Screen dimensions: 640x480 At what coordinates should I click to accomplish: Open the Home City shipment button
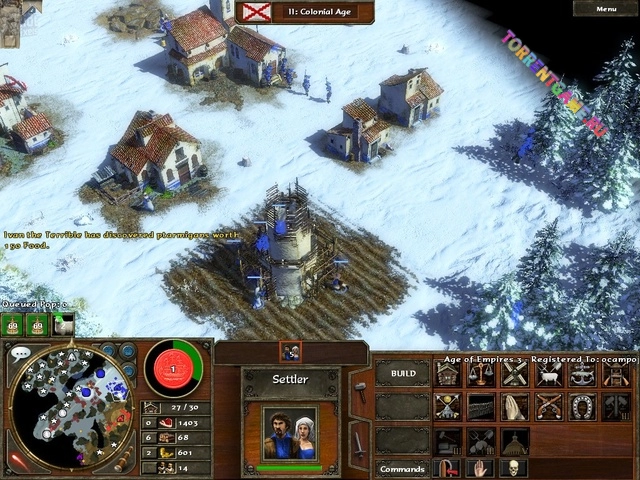pyautogui.click(x=173, y=370)
